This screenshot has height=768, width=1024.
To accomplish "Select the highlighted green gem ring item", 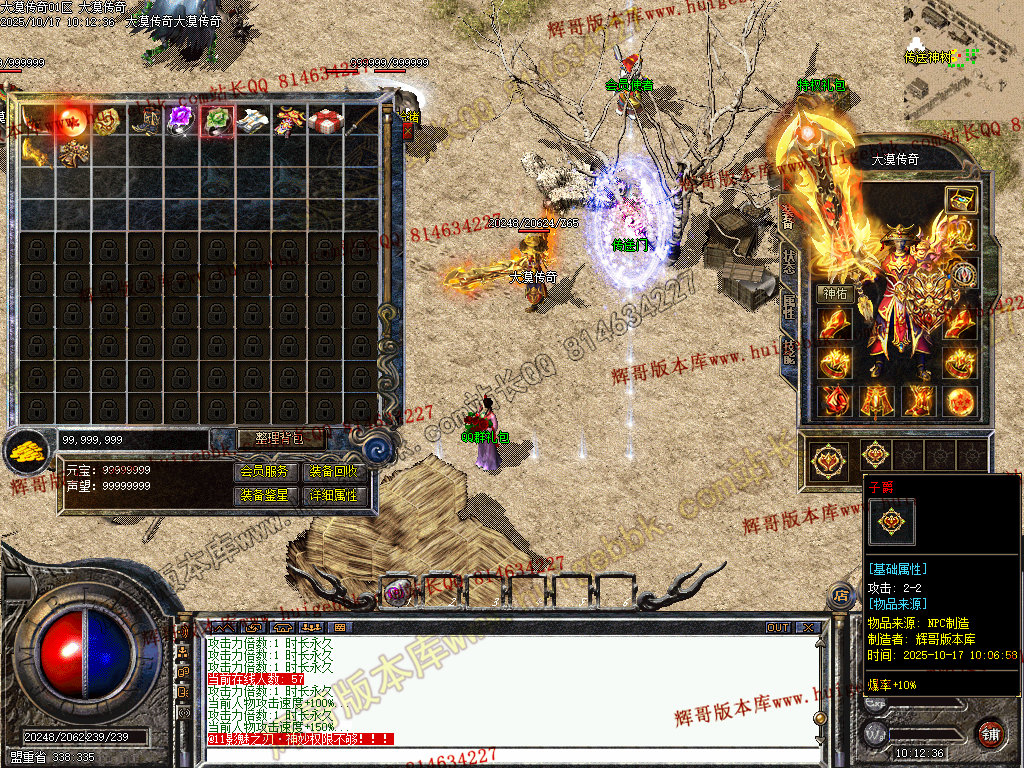I will click(x=217, y=122).
